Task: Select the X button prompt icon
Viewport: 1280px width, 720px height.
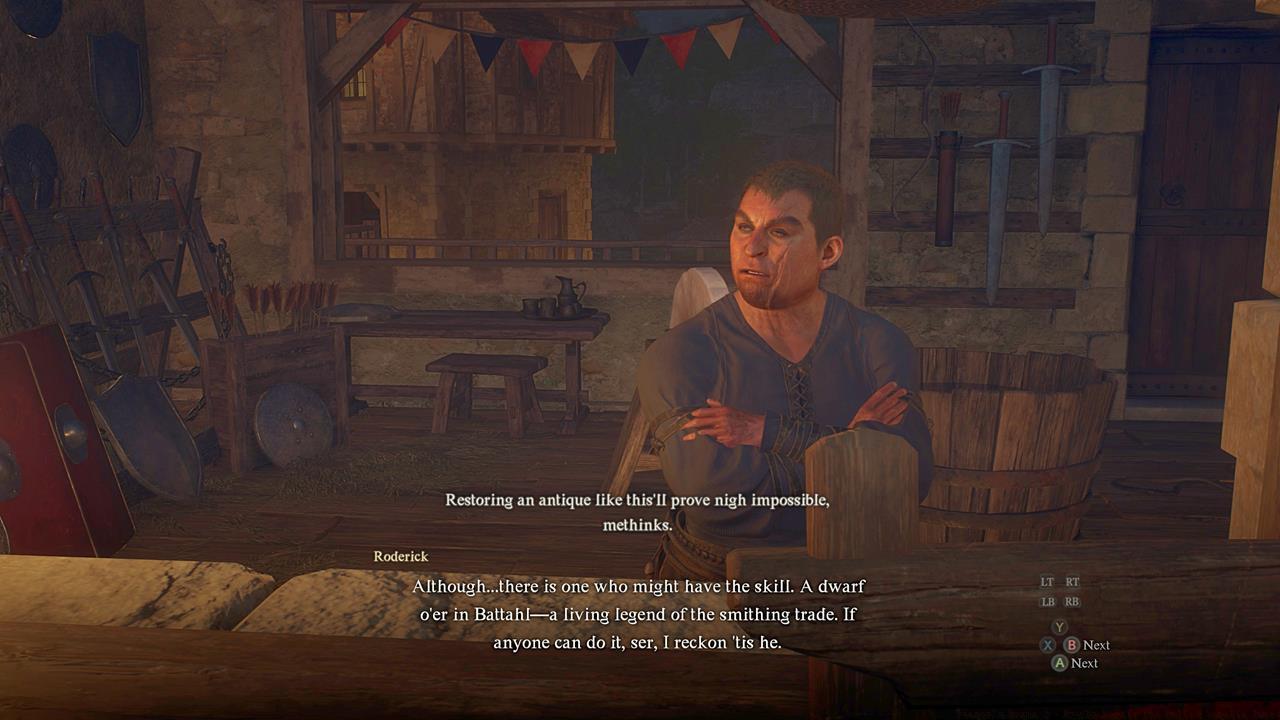Action: [1047, 645]
